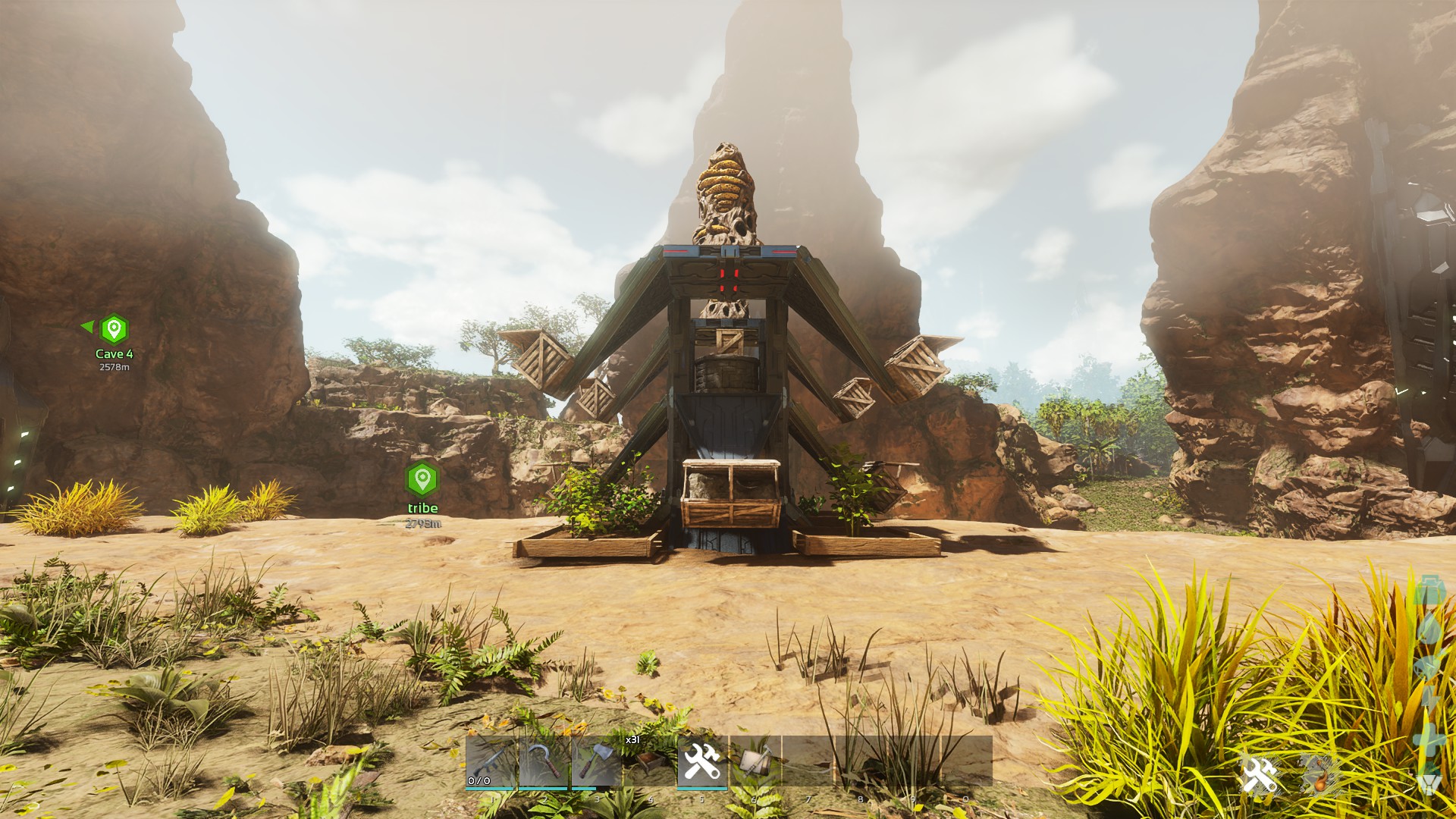Click the Cave 4 waypoint marker

coord(115,330)
